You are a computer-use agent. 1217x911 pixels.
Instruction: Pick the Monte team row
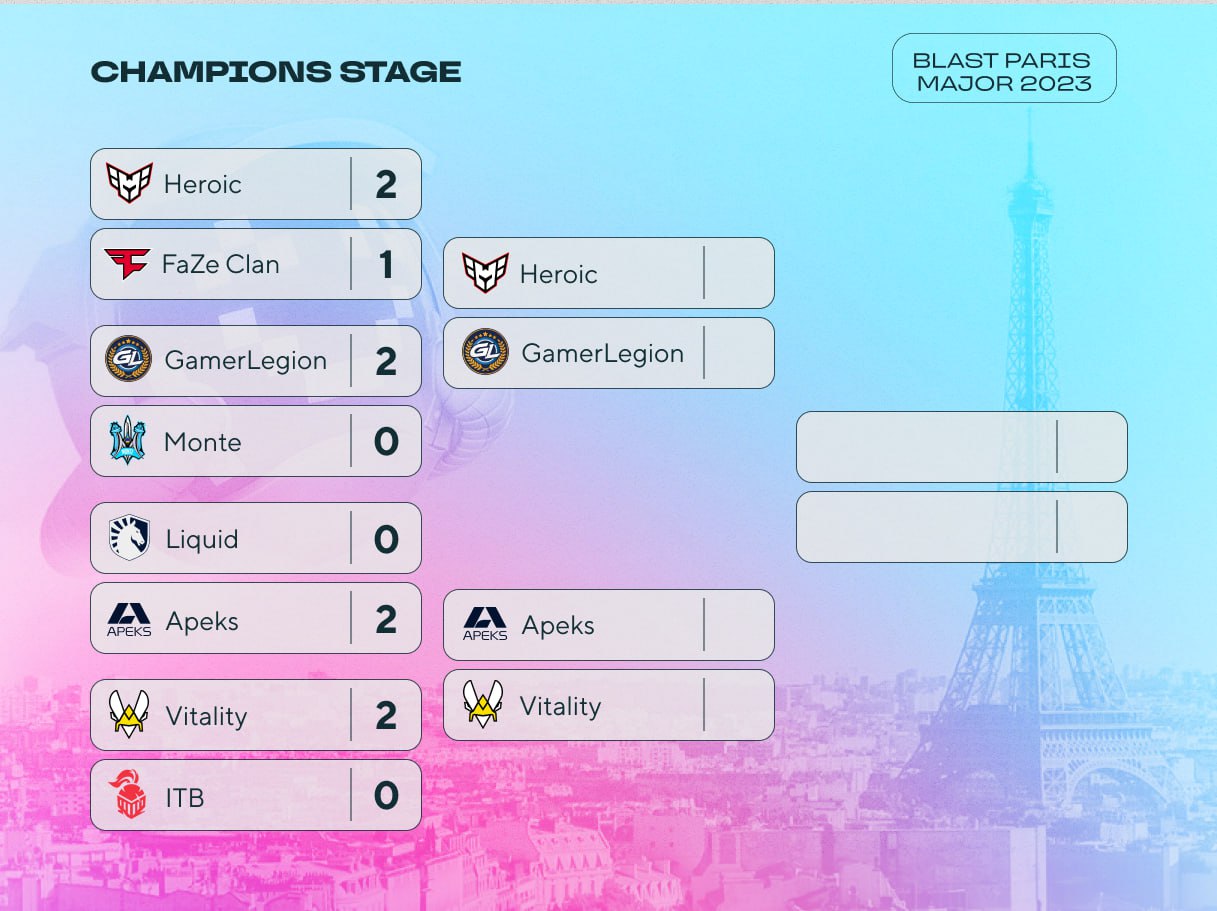click(x=255, y=441)
